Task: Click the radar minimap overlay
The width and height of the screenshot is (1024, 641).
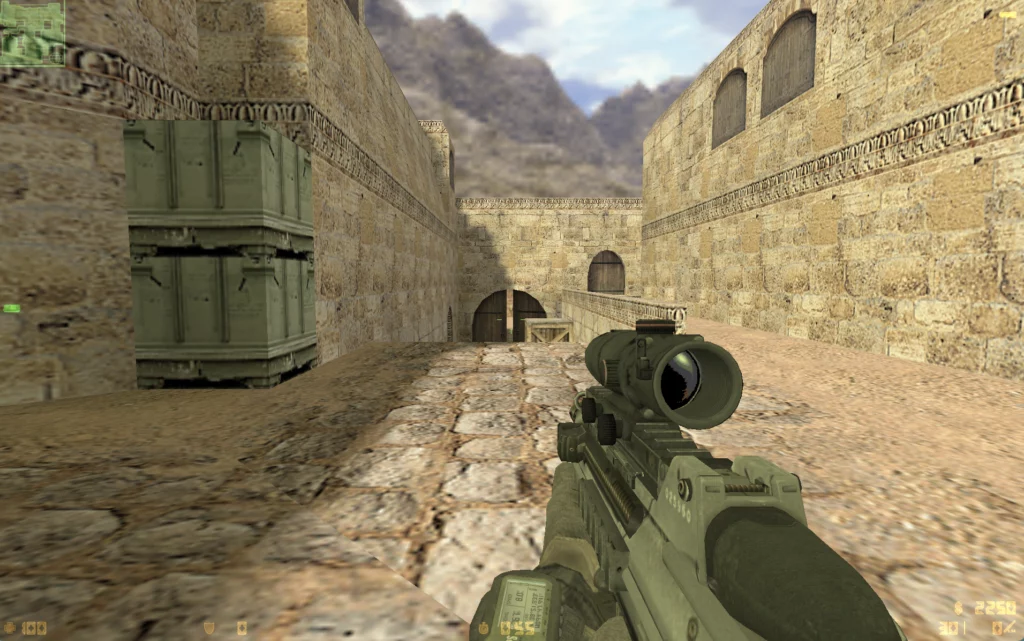Action: click(32, 32)
